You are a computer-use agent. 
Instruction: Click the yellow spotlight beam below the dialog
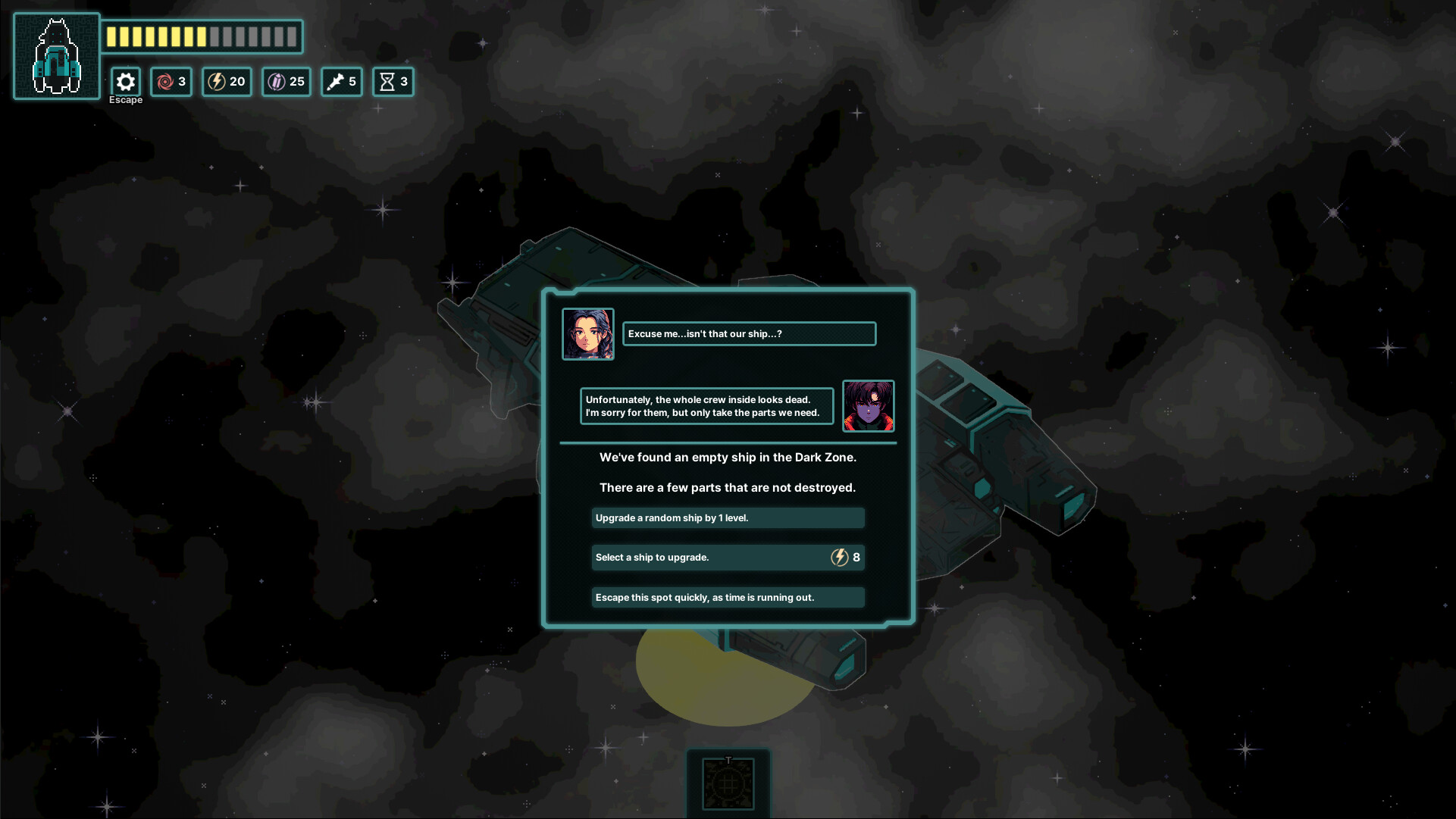click(x=720, y=674)
